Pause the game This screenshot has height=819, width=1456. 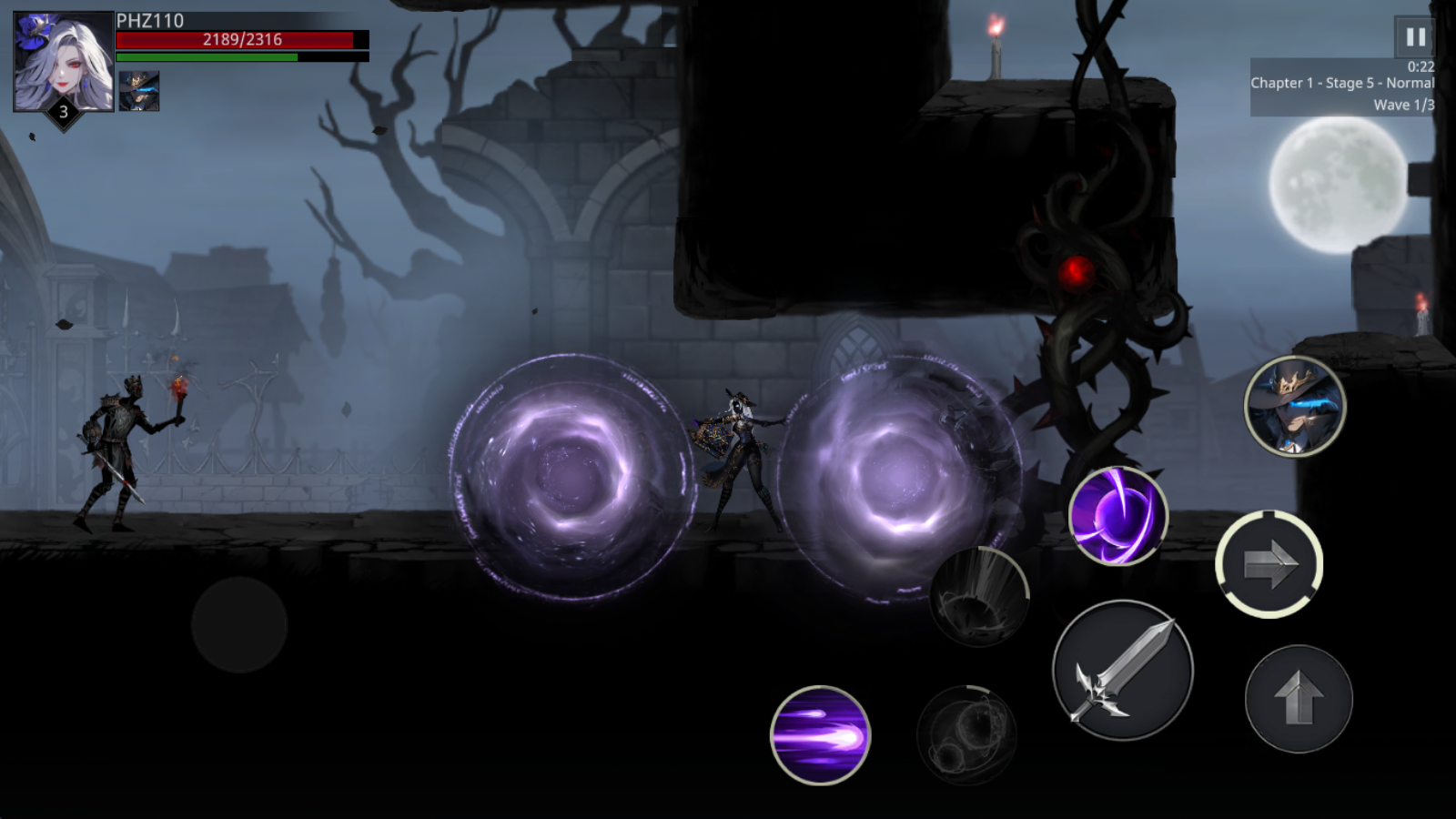[x=1415, y=37]
